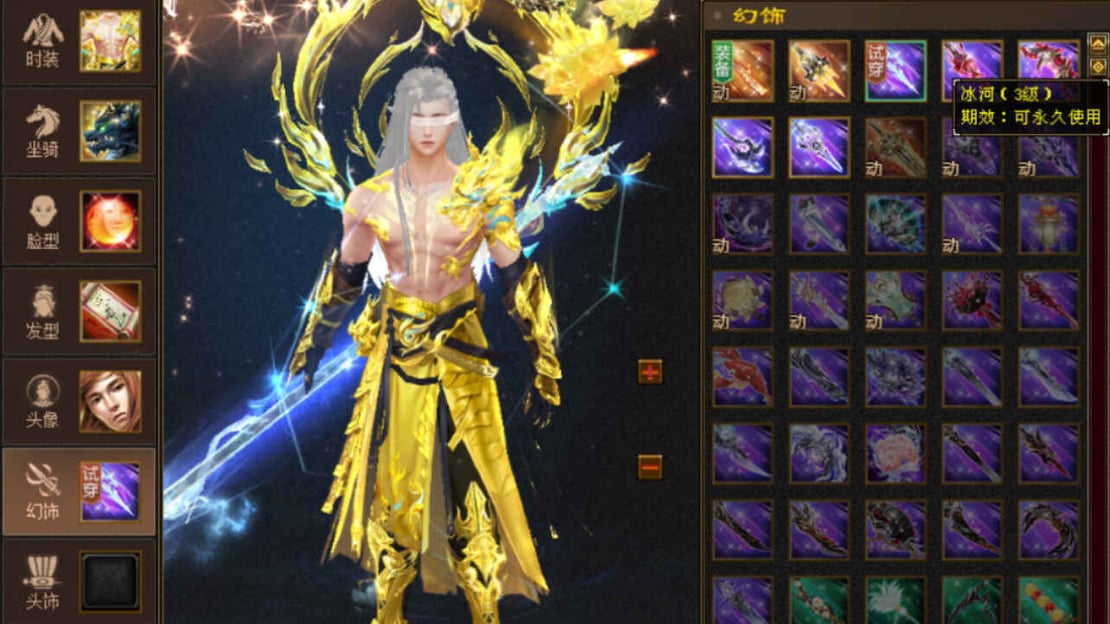The image size is (1110, 624).
Task: Pick the golden-winged sword on orange background
Action: pos(819,70)
